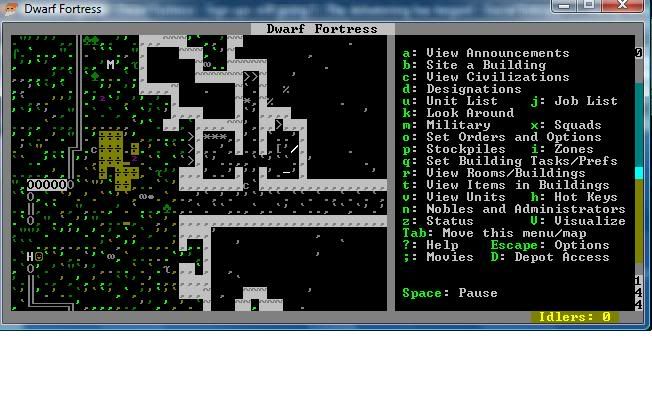The width and height of the screenshot is (652, 400).
Task: Open the Unit List
Action: [461, 101]
